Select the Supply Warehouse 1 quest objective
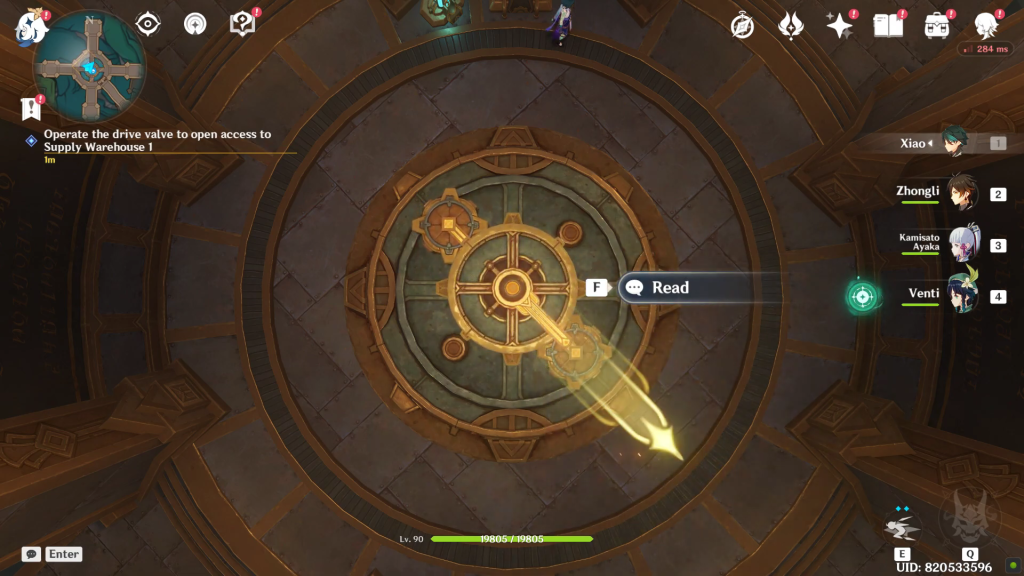 click(x=157, y=140)
